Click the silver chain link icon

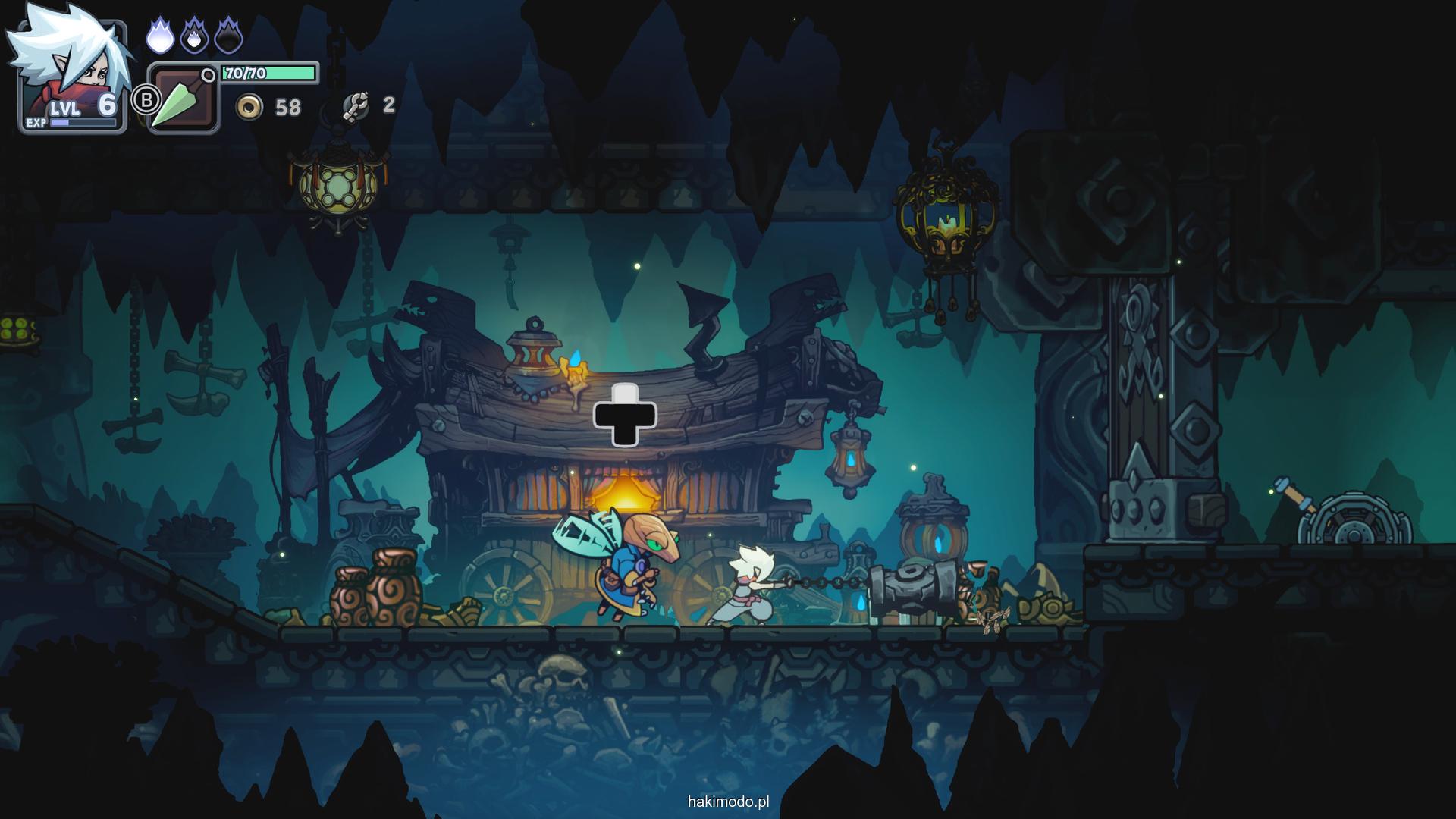pos(355,106)
